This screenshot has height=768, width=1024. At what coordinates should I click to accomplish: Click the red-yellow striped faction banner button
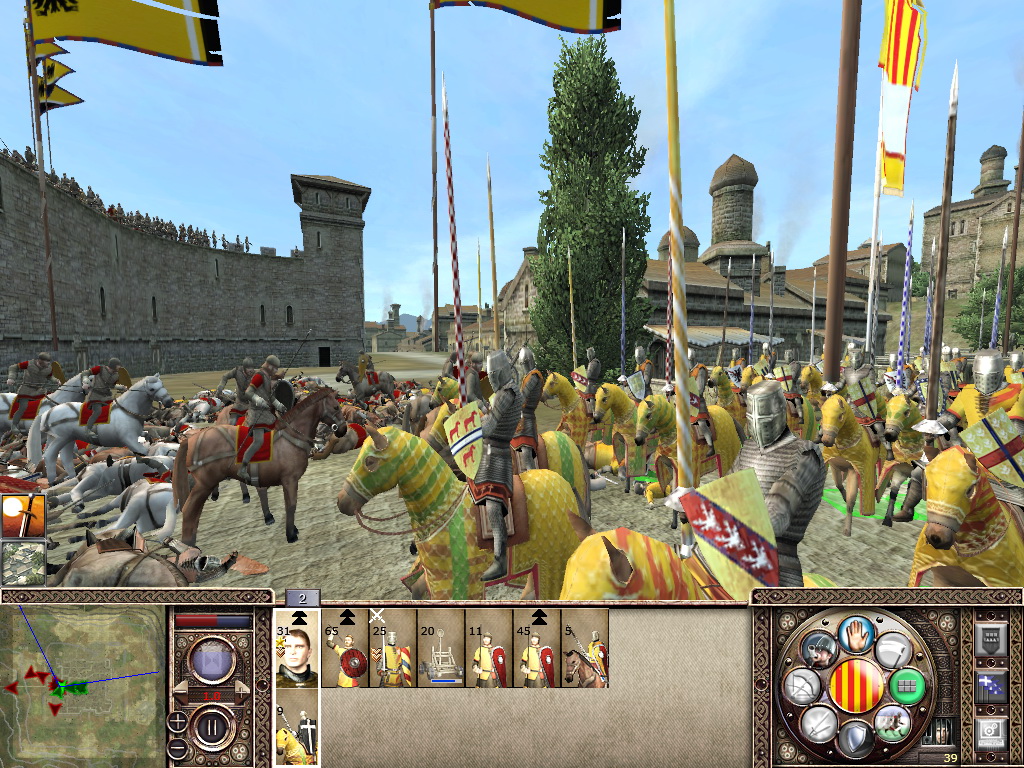[x=855, y=687]
